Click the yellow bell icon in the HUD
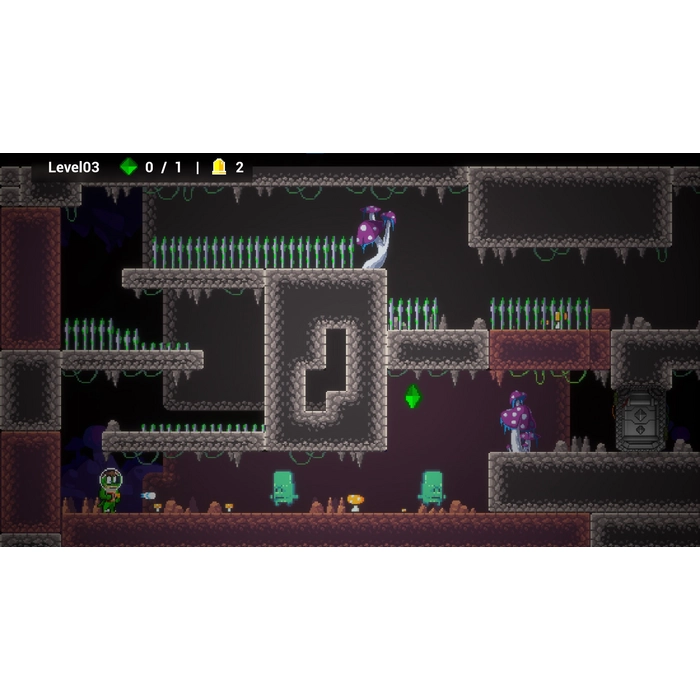 pos(219,167)
